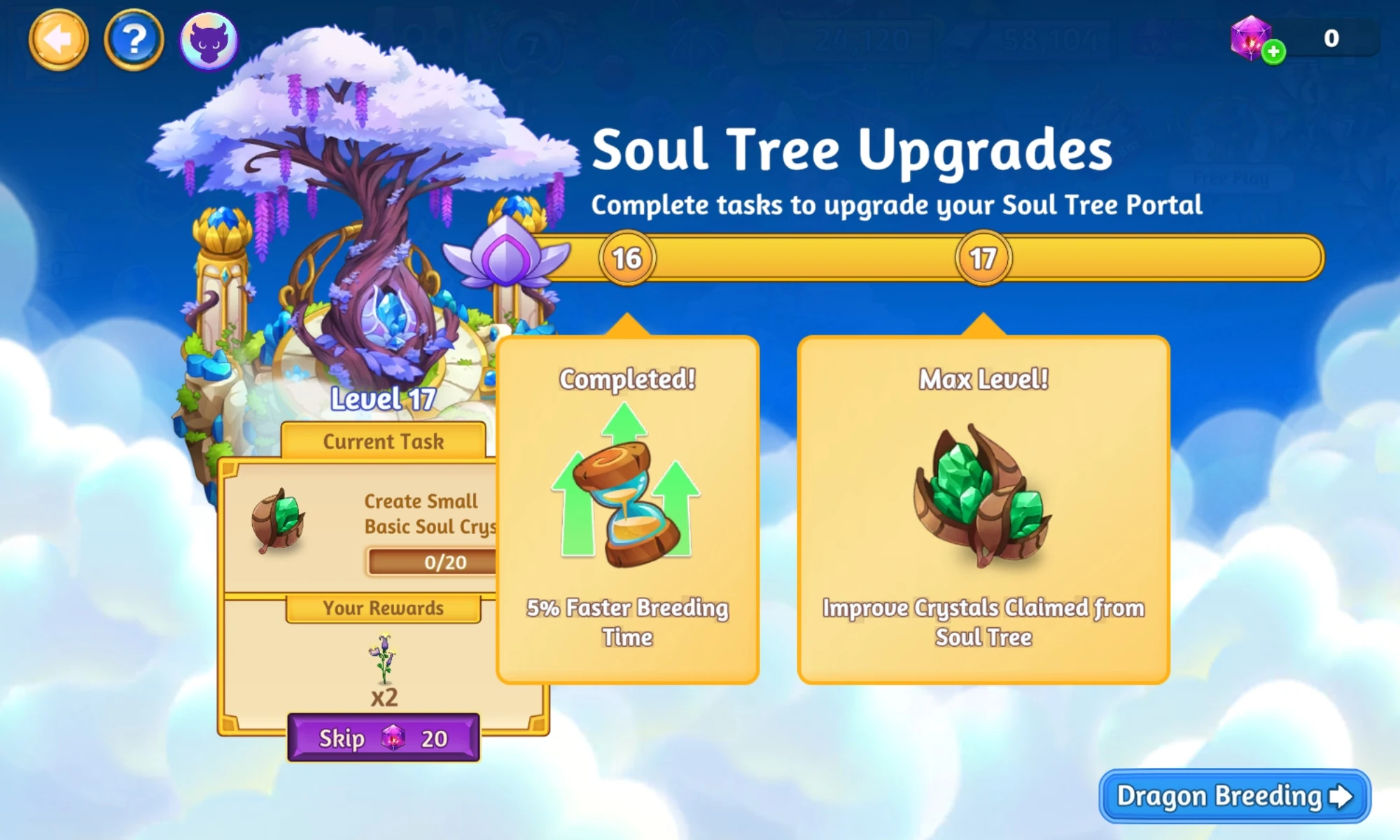1400x840 pixels.
Task: Click the Current Task header
Action: pyautogui.click(x=384, y=441)
